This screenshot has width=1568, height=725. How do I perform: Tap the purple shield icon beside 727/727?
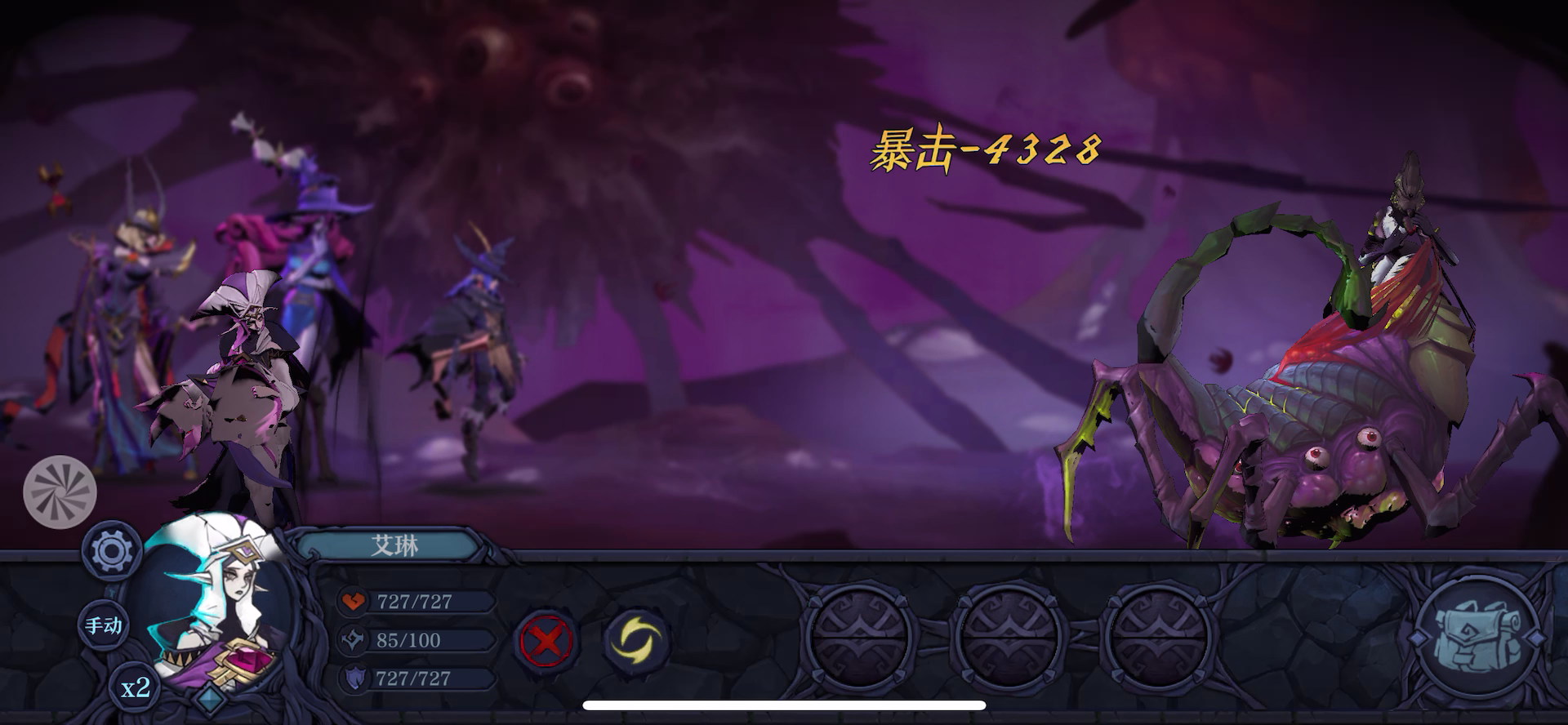(354, 679)
